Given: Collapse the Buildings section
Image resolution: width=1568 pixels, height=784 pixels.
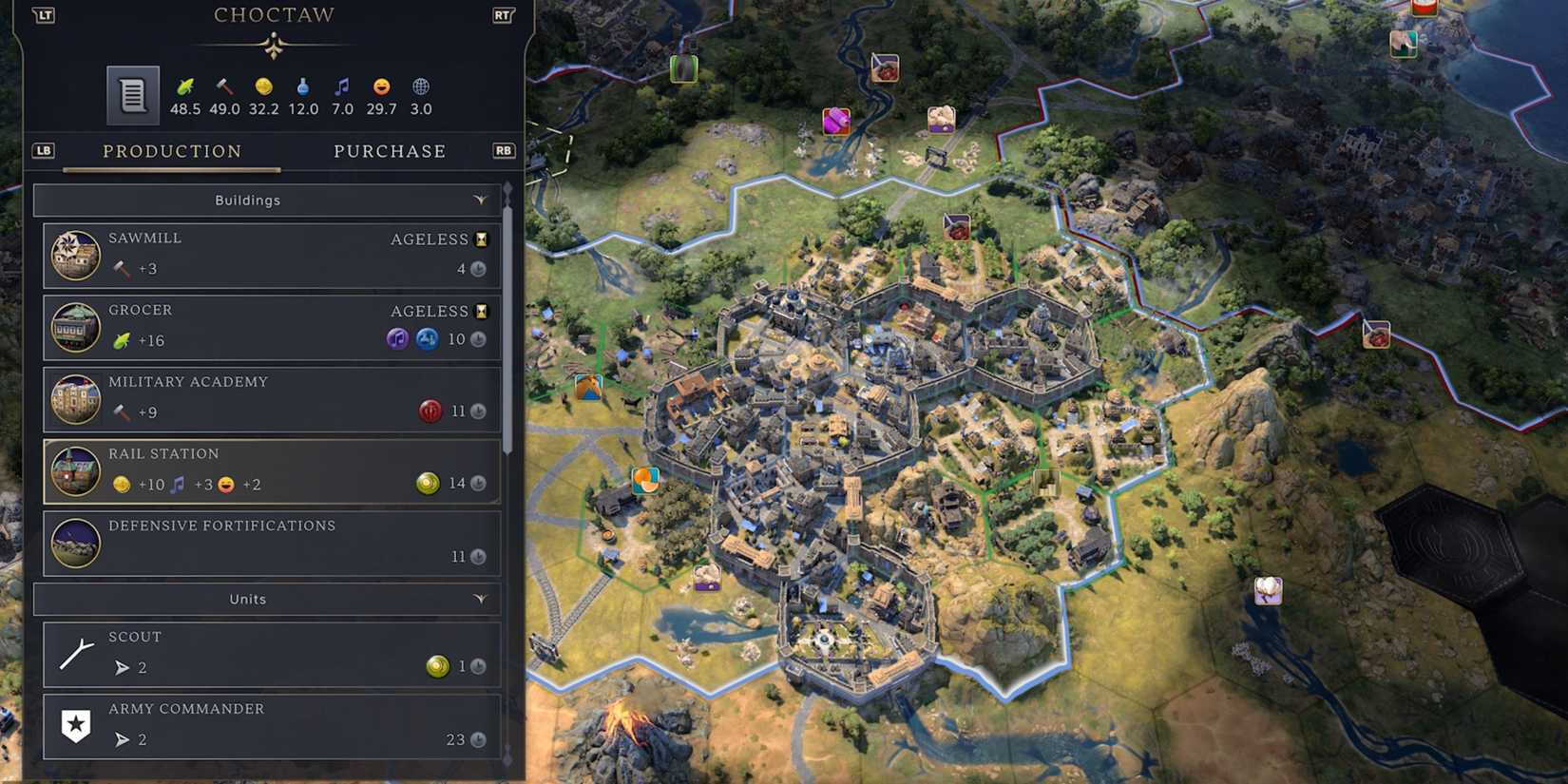Looking at the screenshot, I should [481, 200].
